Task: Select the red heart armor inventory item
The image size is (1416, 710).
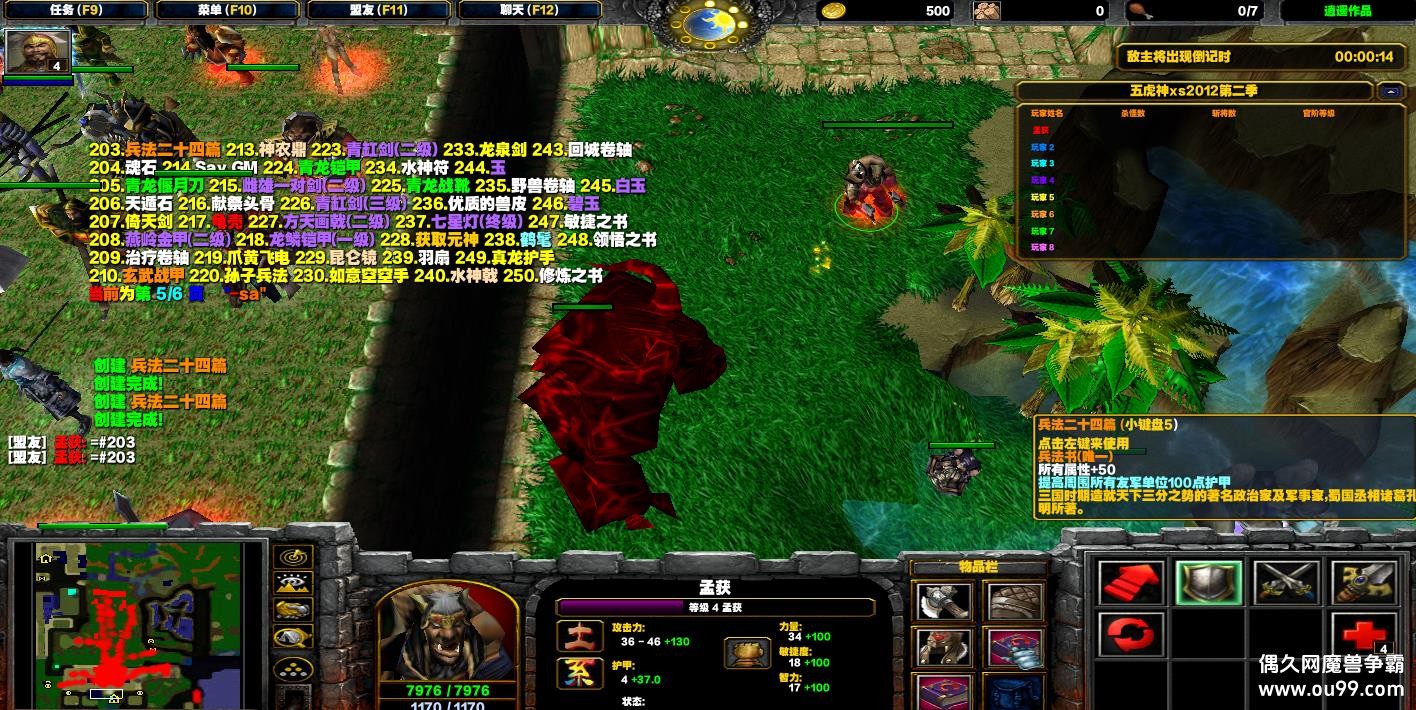Action: 941,648
